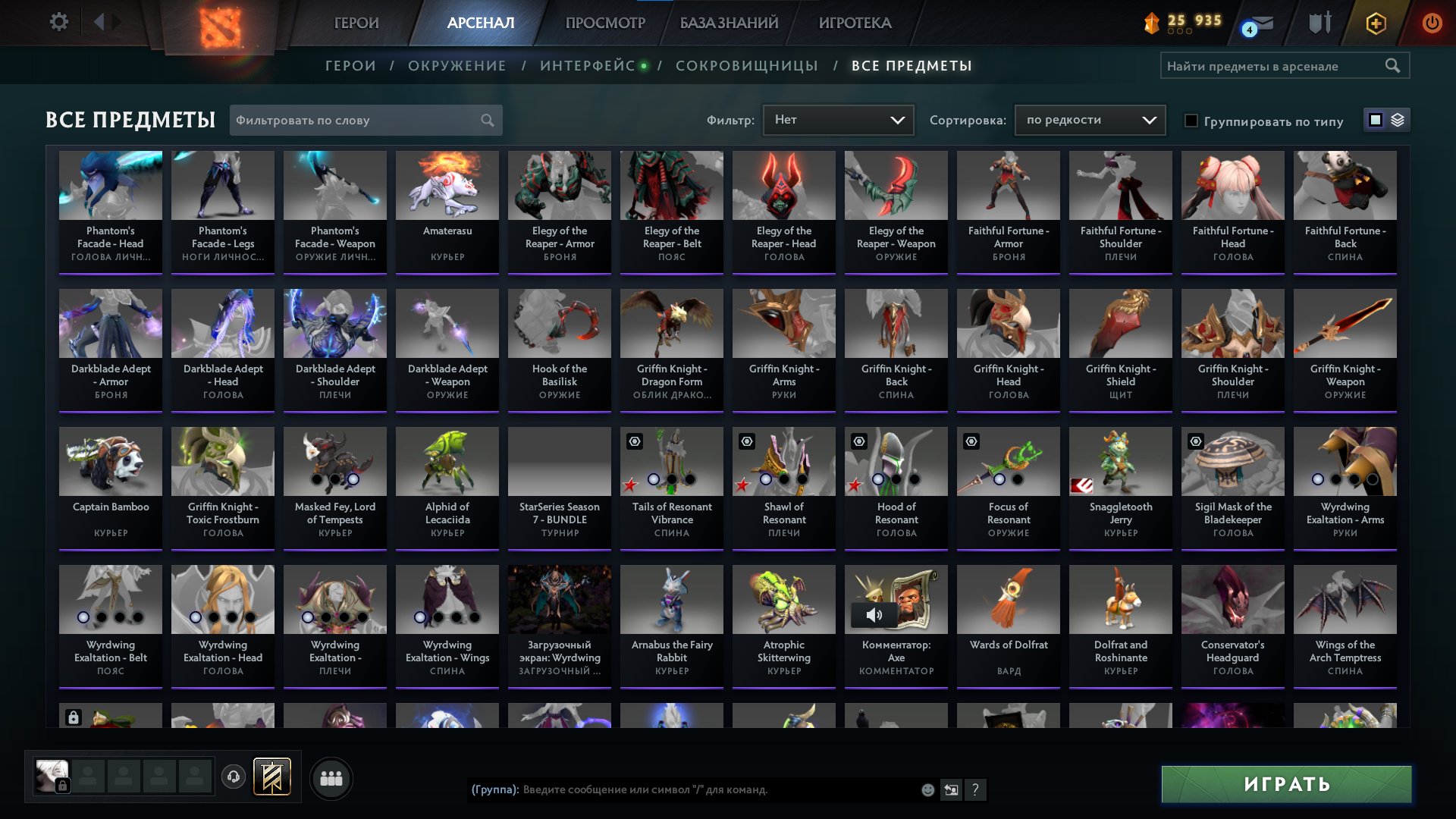Viewport: 1456px width, 819px height.
Task: Open the Сортировка dropdown set to по редкости
Action: (1090, 120)
